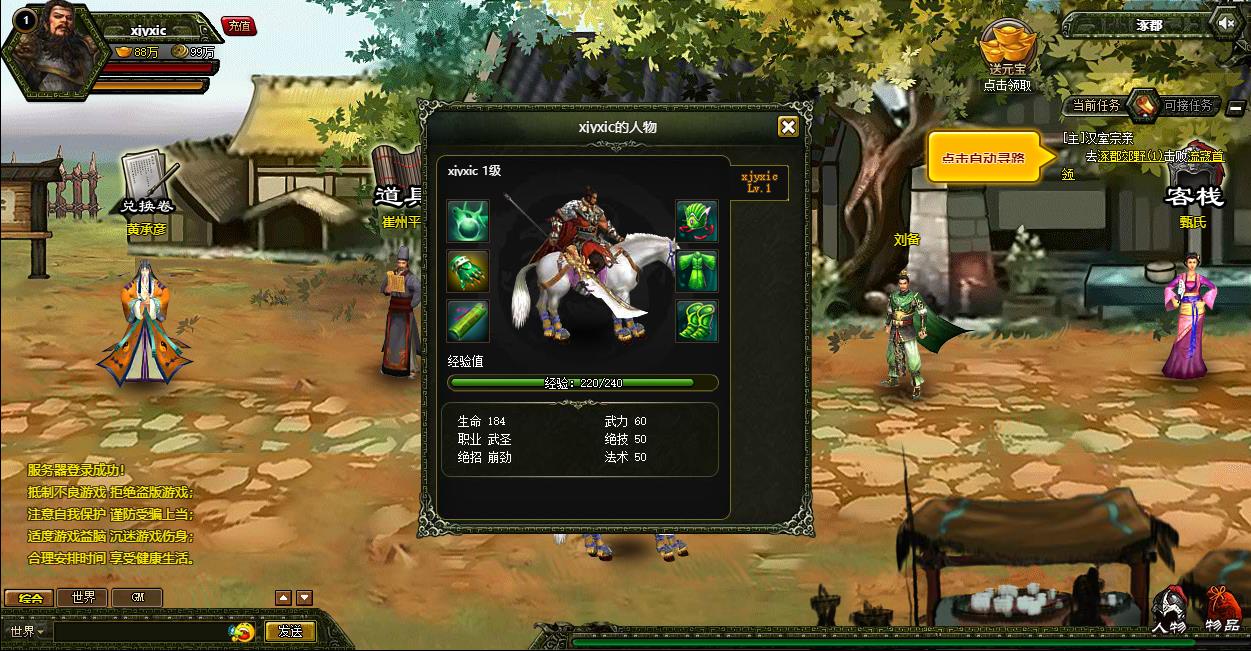Collapse the quest tracker with minus button

click(x=1237, y=107)
